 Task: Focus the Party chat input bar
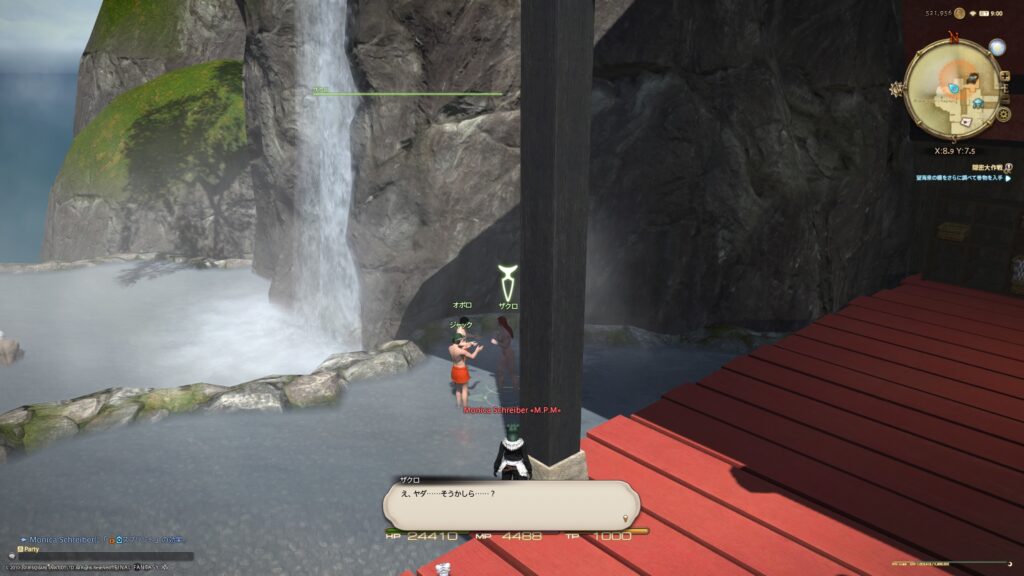click(100, 548)
